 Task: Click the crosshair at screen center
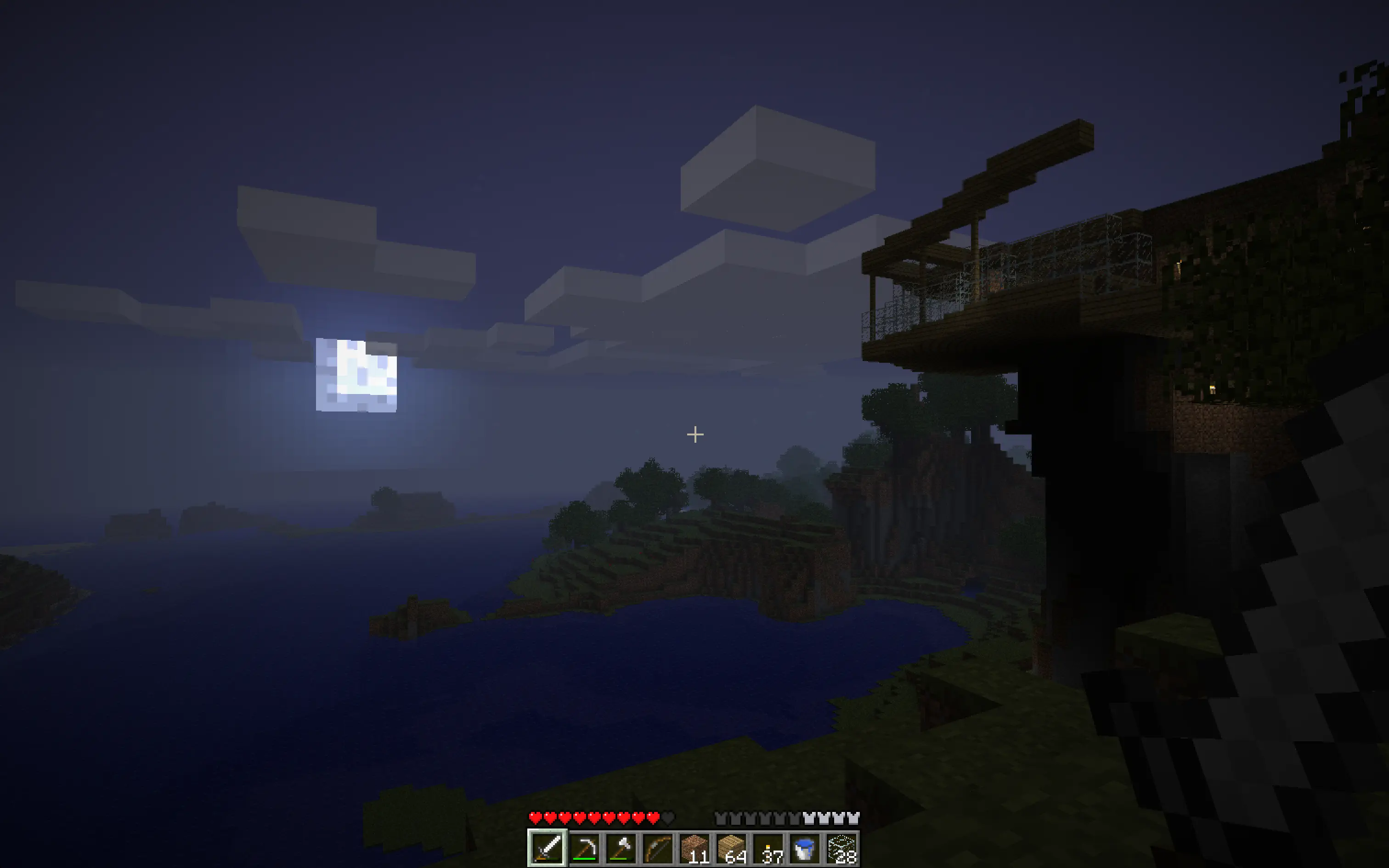pos(694,434)
